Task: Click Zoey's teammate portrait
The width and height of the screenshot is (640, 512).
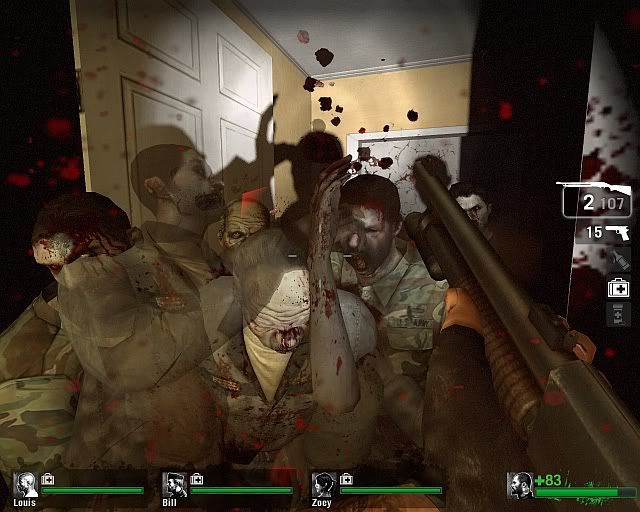Action: [x=324, y=485]
